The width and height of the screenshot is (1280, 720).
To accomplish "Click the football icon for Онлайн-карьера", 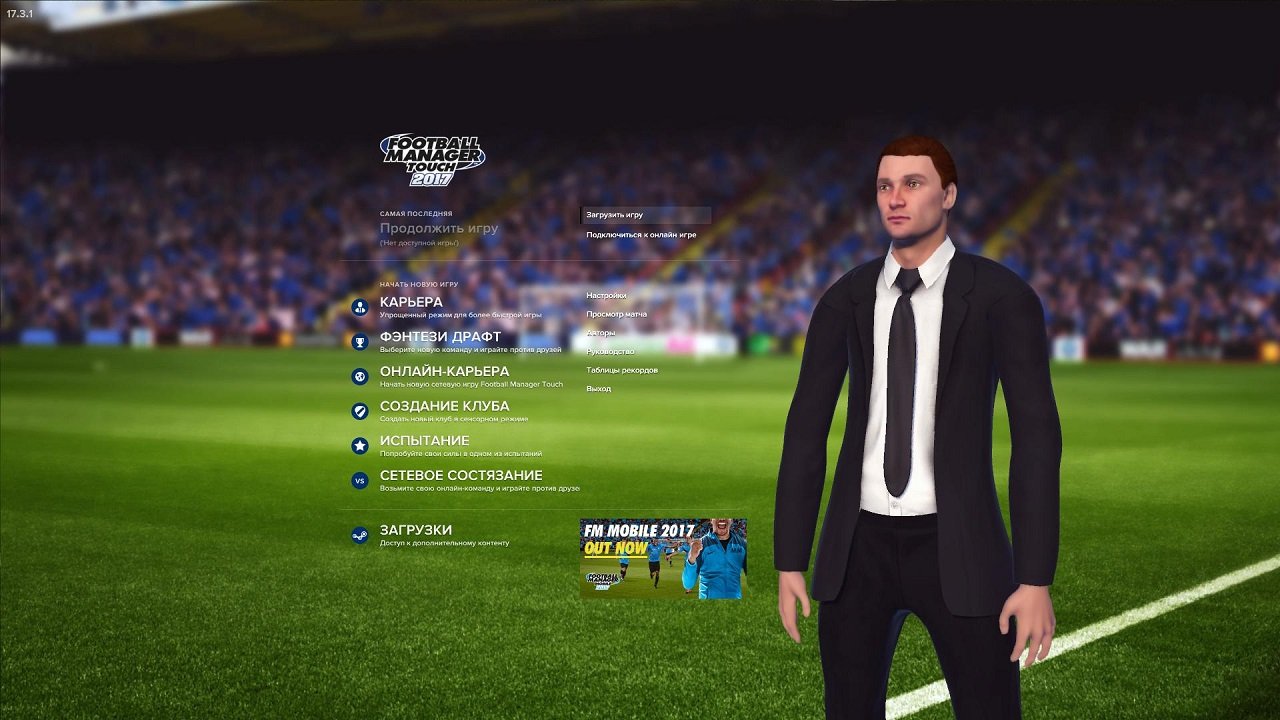I will pyautogui.click(x=359, y=375).
